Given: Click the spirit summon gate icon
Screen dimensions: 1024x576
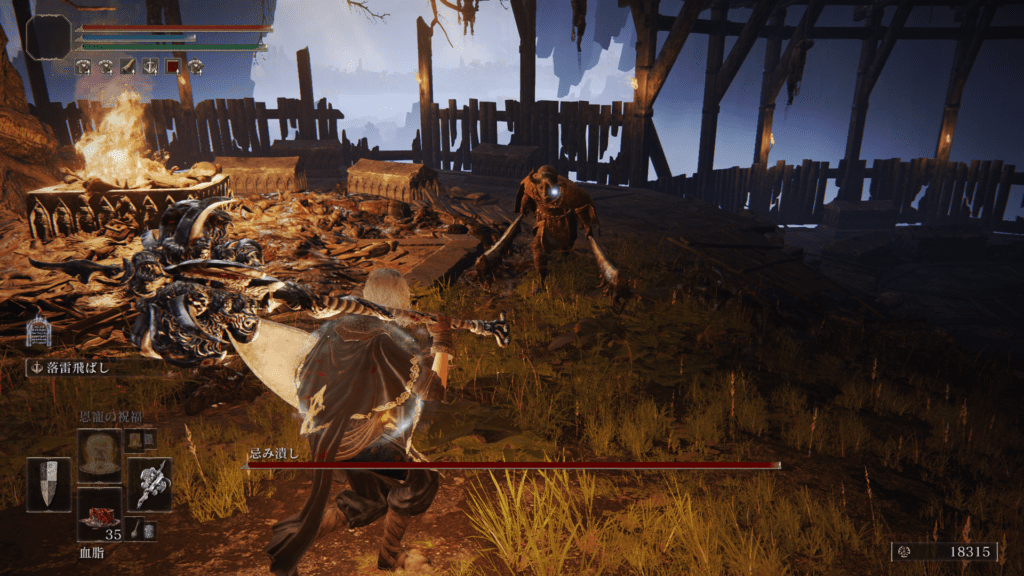Looking at the screenshot, I should click(x=39, y=331).
